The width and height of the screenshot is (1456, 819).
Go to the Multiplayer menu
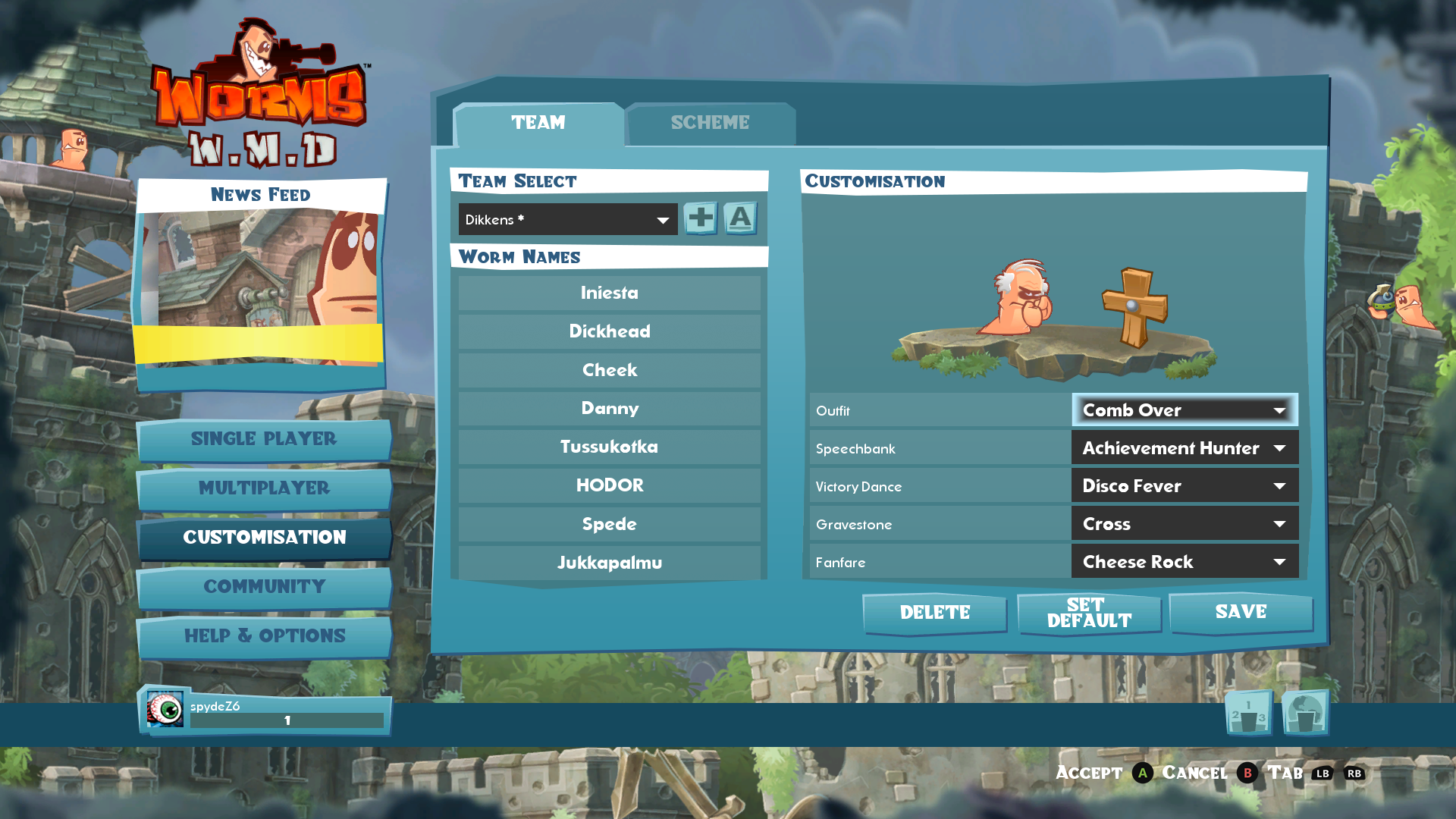264,488
